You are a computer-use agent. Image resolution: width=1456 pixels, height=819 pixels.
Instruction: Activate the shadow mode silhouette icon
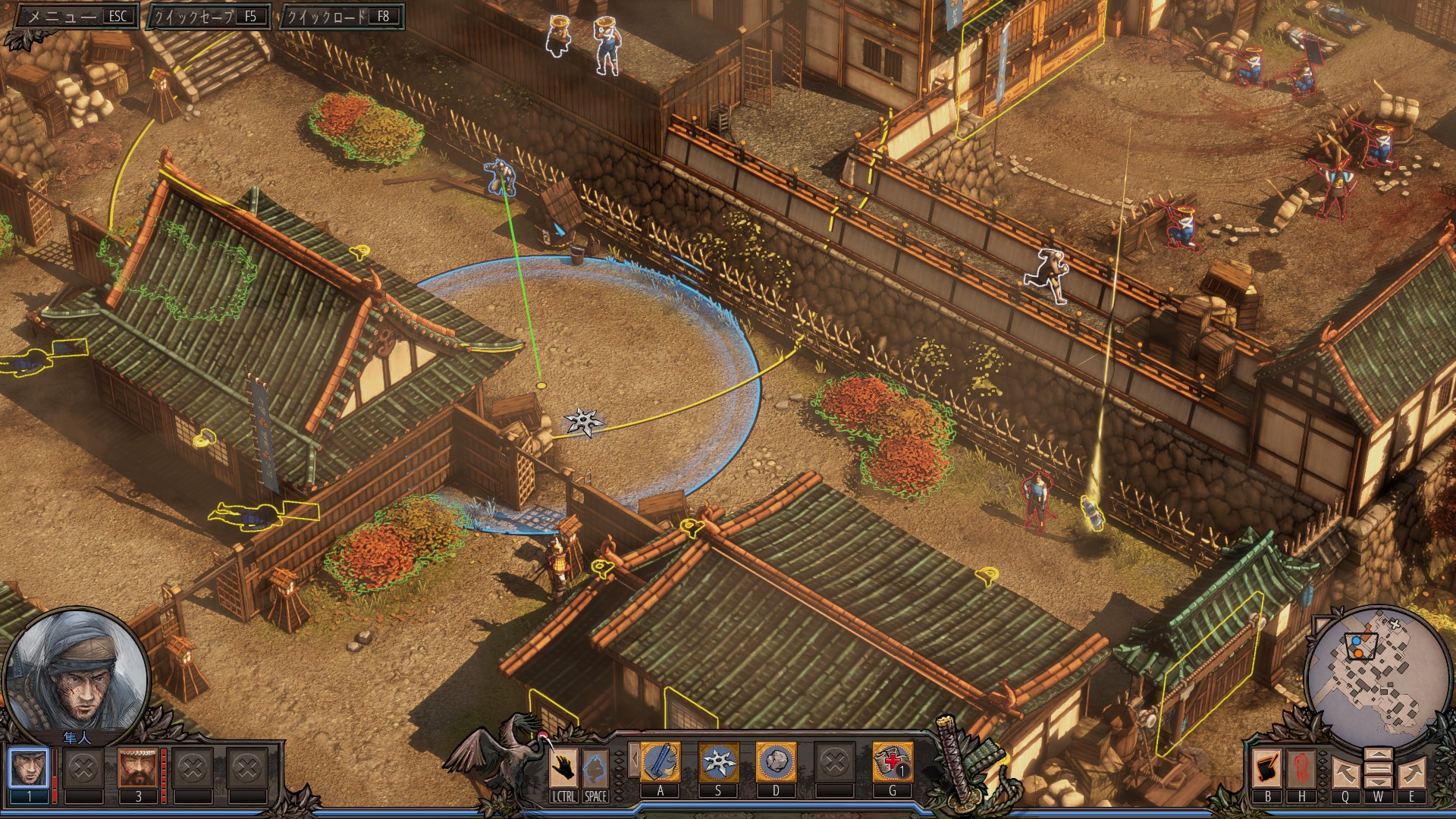coord(595,769)
